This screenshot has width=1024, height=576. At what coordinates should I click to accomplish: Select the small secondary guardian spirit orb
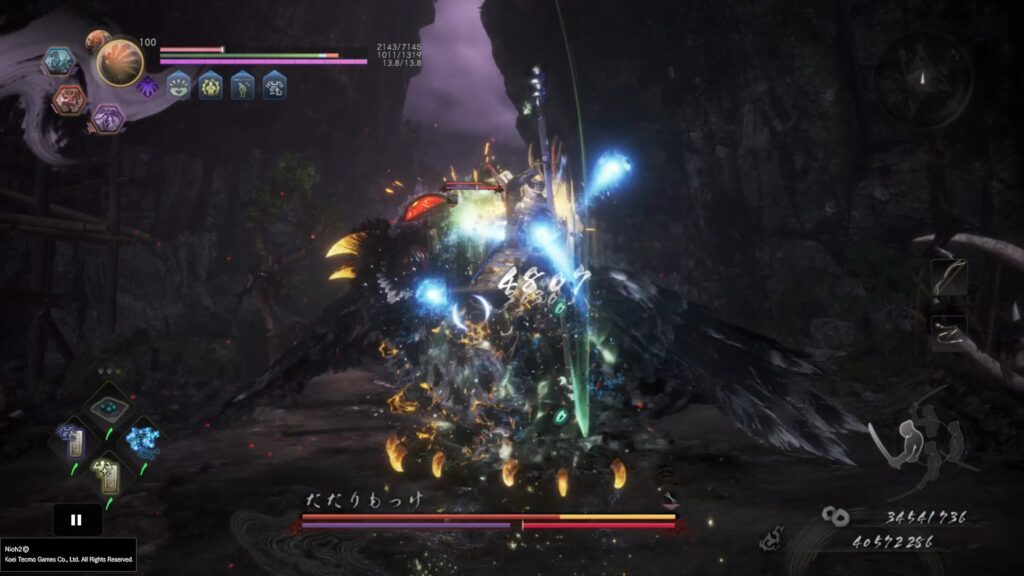tap(97, 41)
